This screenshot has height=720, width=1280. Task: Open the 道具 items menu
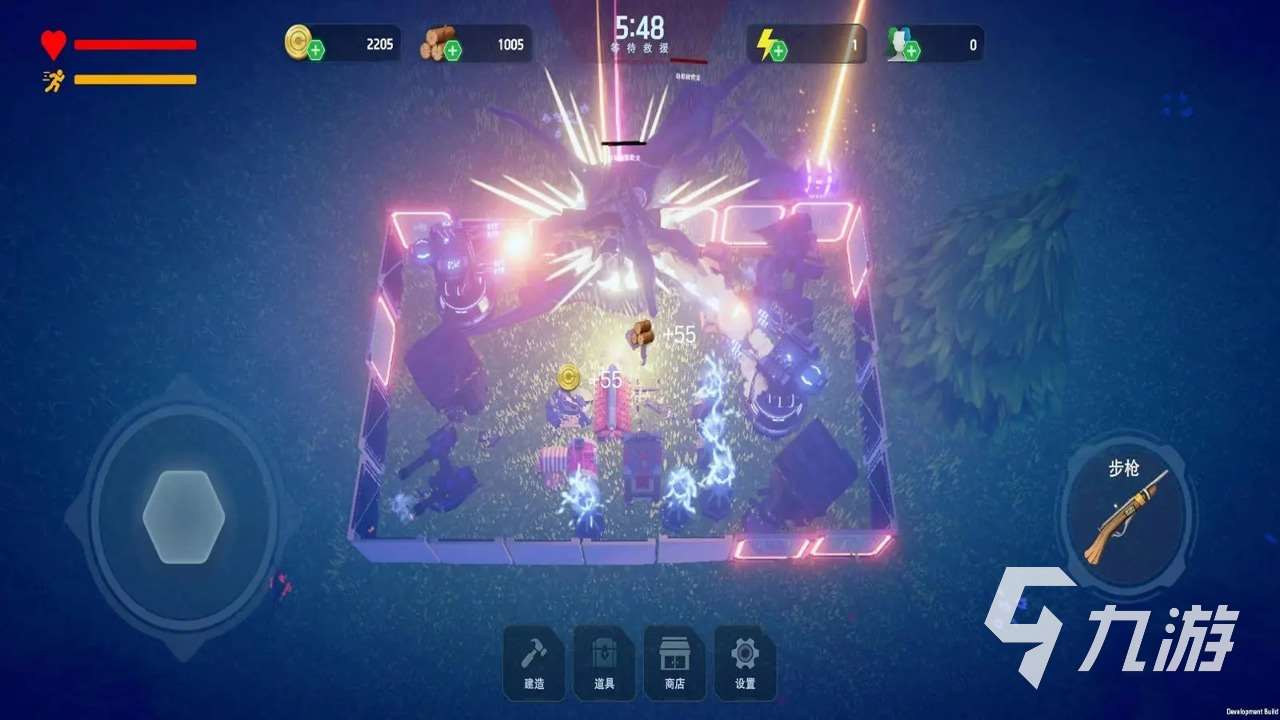click(604, 662)
